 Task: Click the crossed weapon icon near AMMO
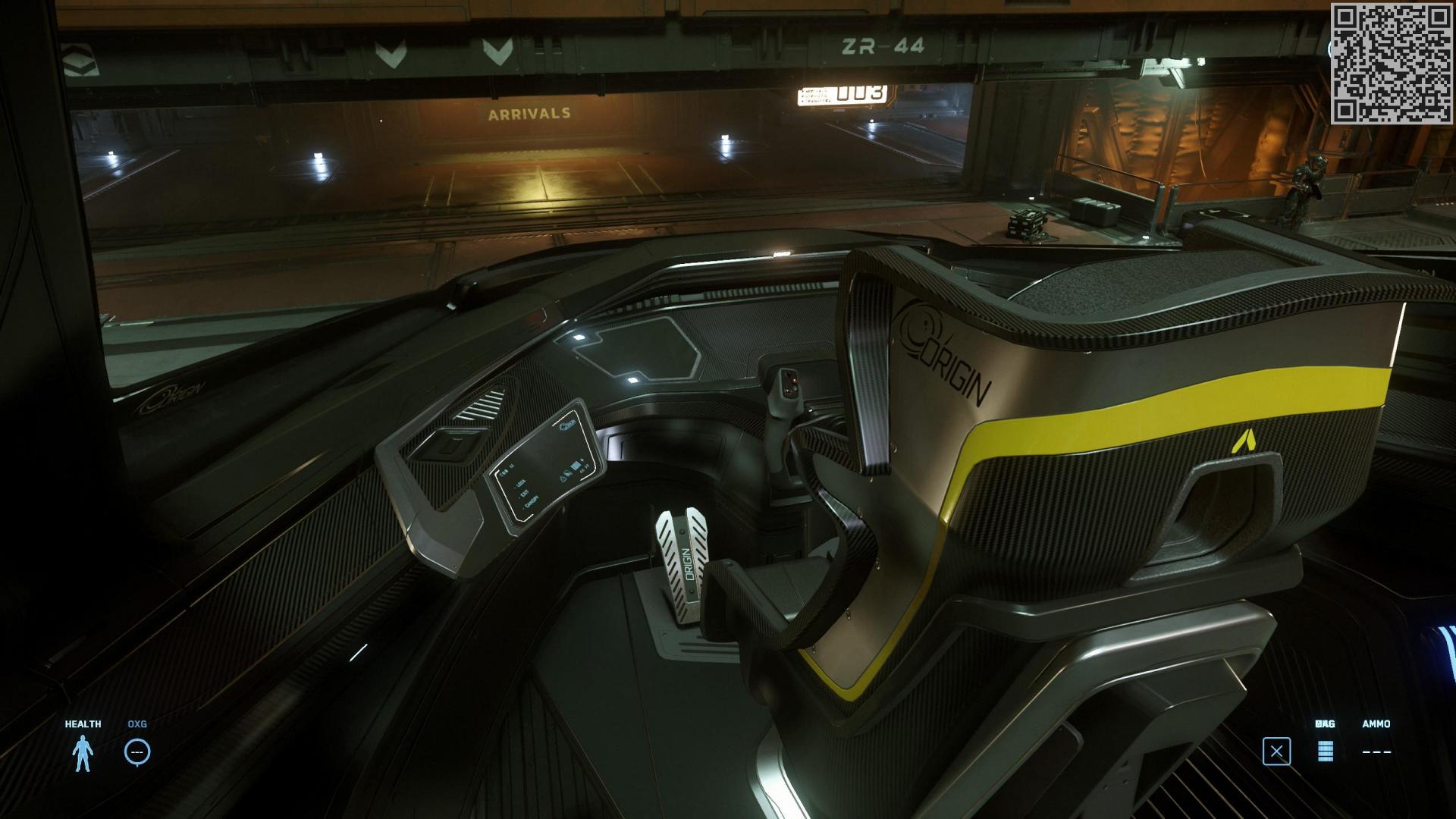pos(1279,751)
